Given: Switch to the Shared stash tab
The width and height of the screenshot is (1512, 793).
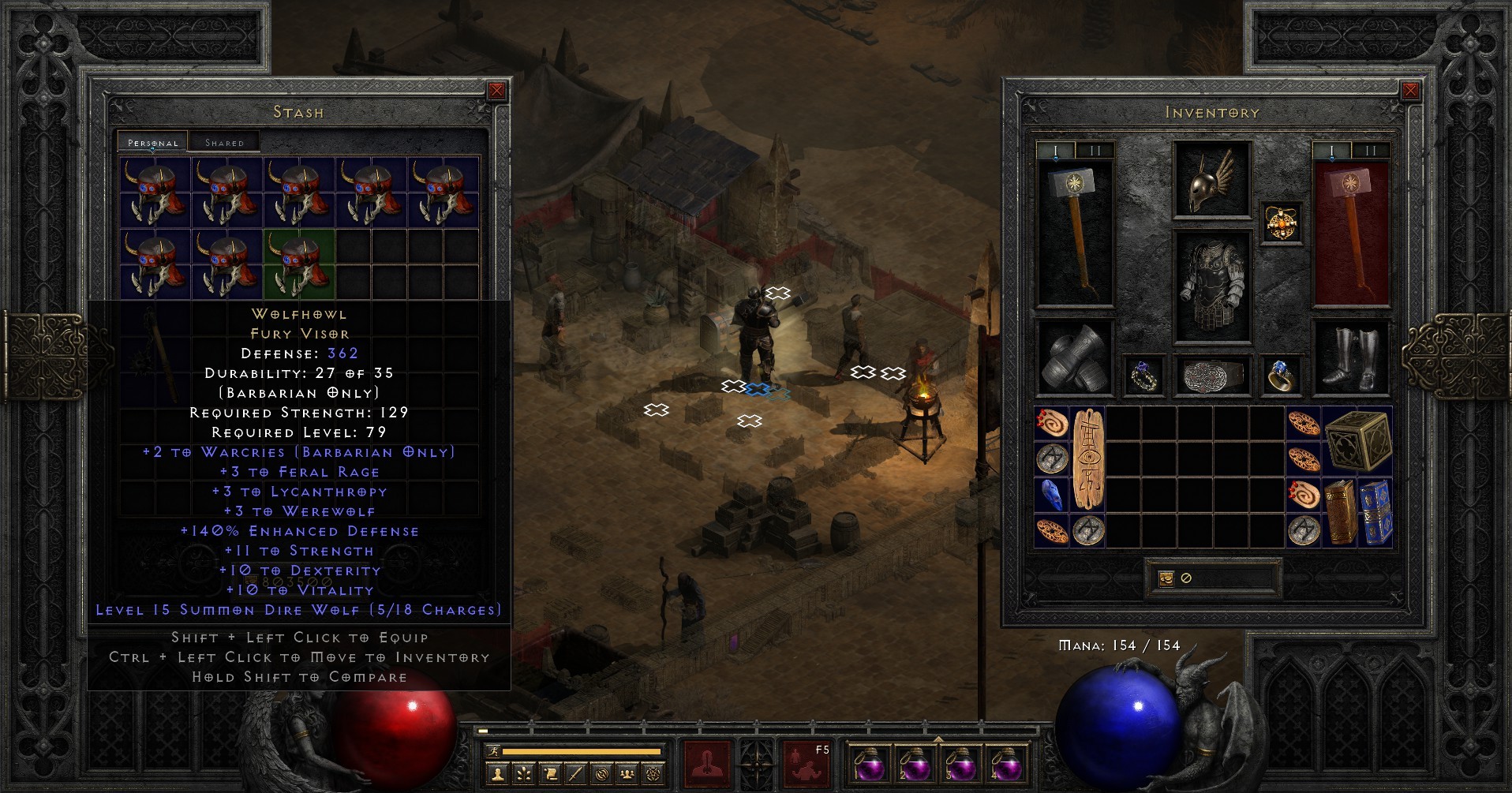Looking at the screenshot, I should point(223,141).
